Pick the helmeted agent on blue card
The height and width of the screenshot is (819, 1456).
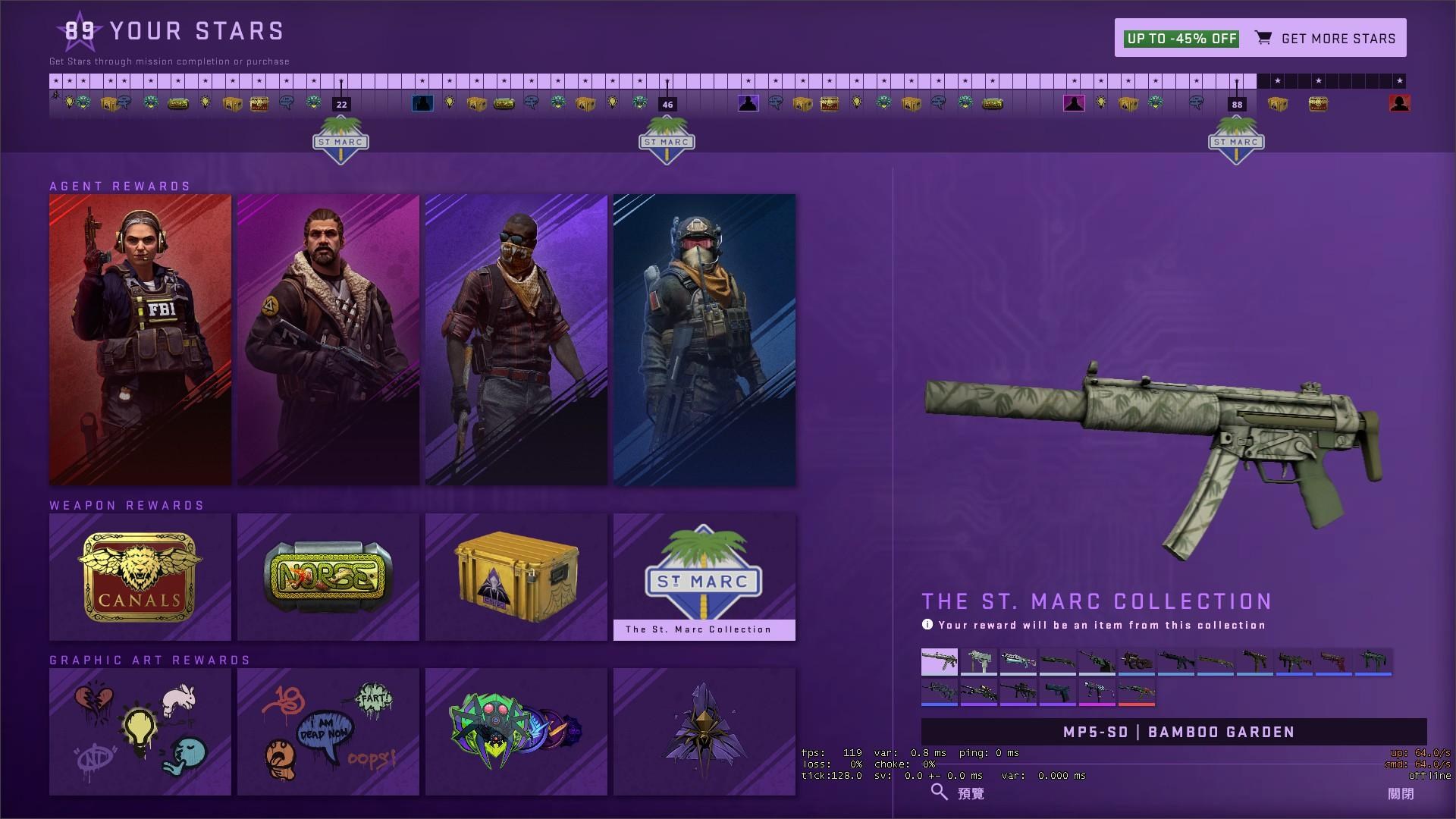click(x=704, y=340)
